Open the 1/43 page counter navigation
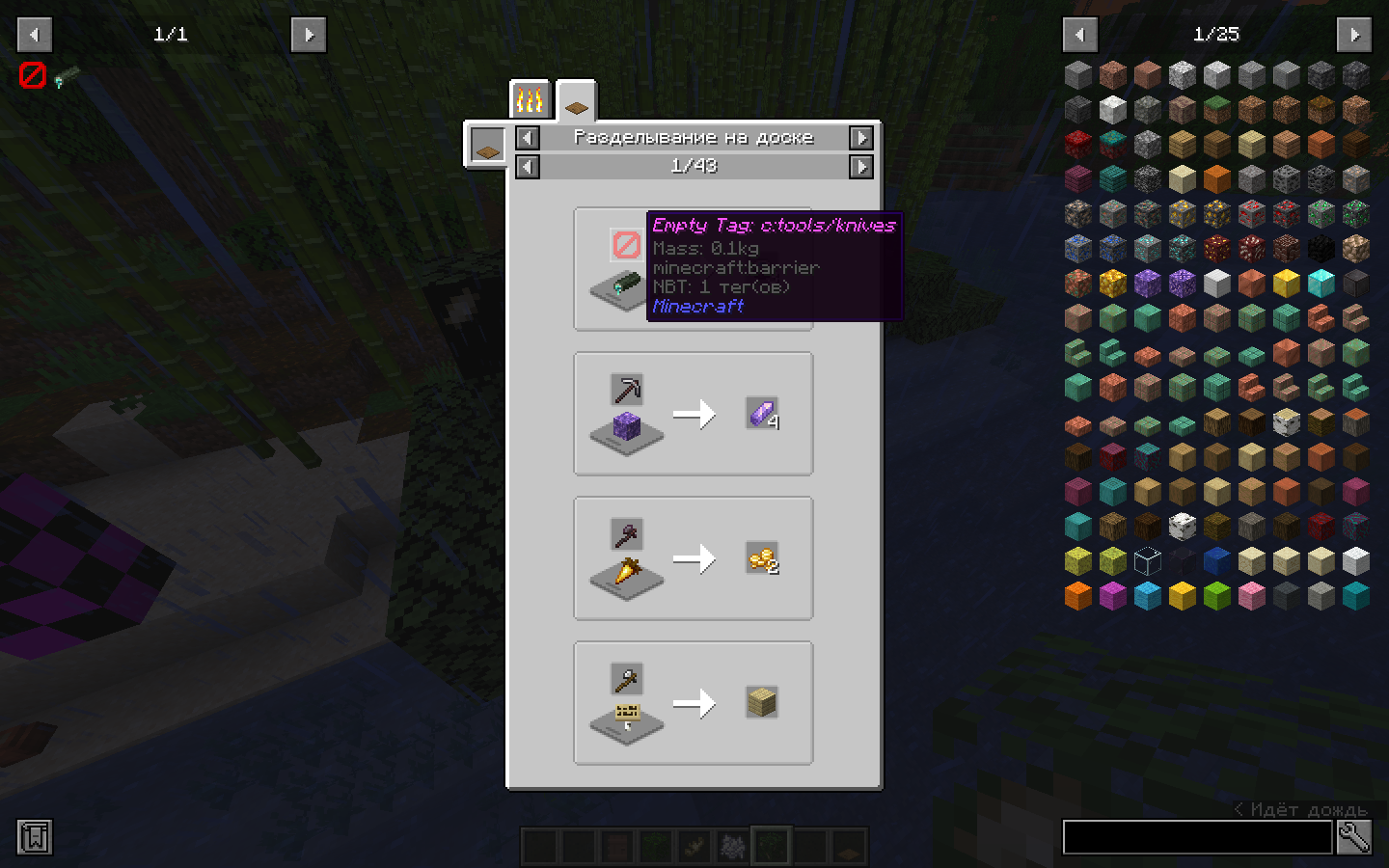The height and width of the screenshot is (868, 1389). [694, 166]
